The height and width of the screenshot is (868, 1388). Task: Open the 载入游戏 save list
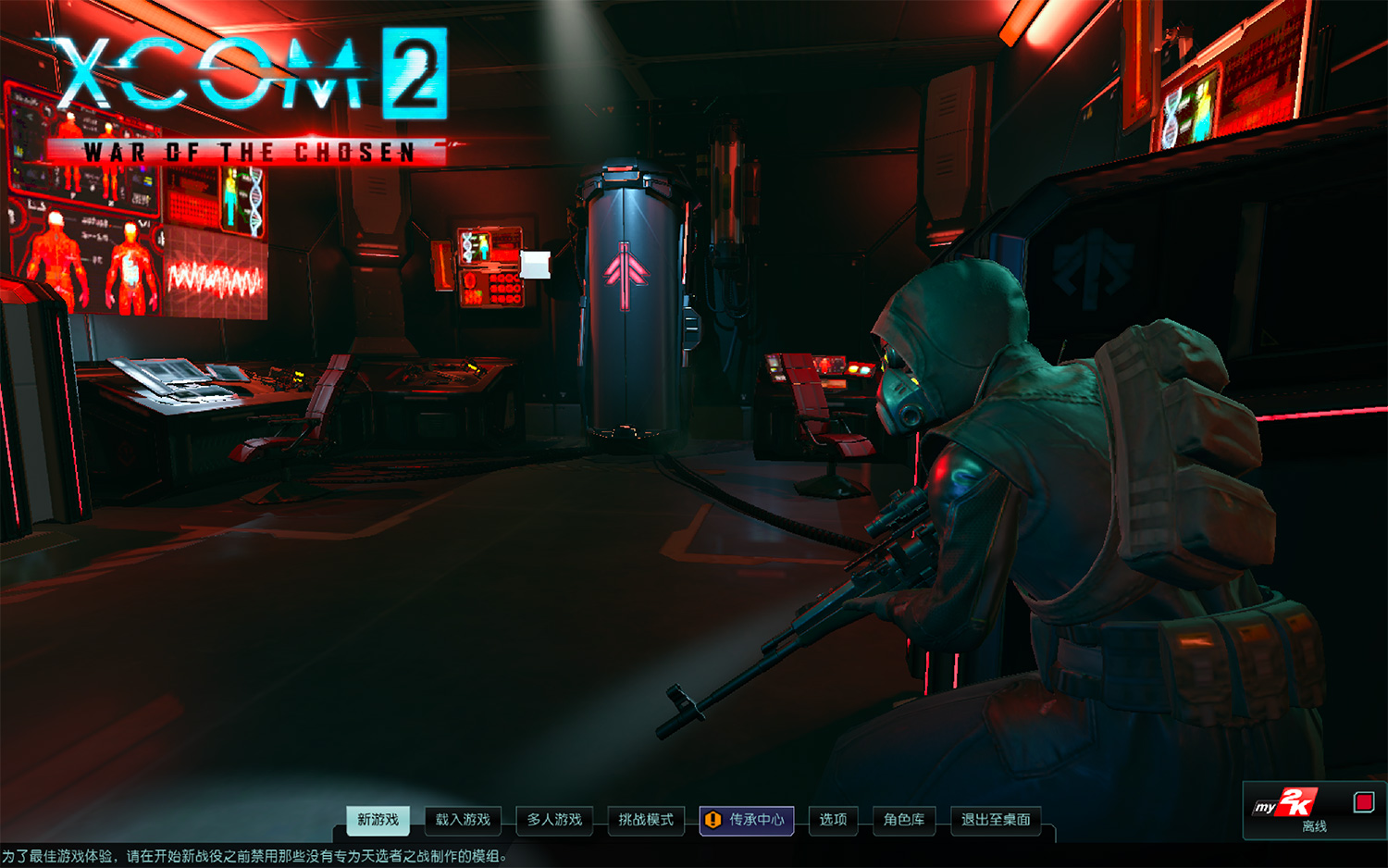[465, 820]
